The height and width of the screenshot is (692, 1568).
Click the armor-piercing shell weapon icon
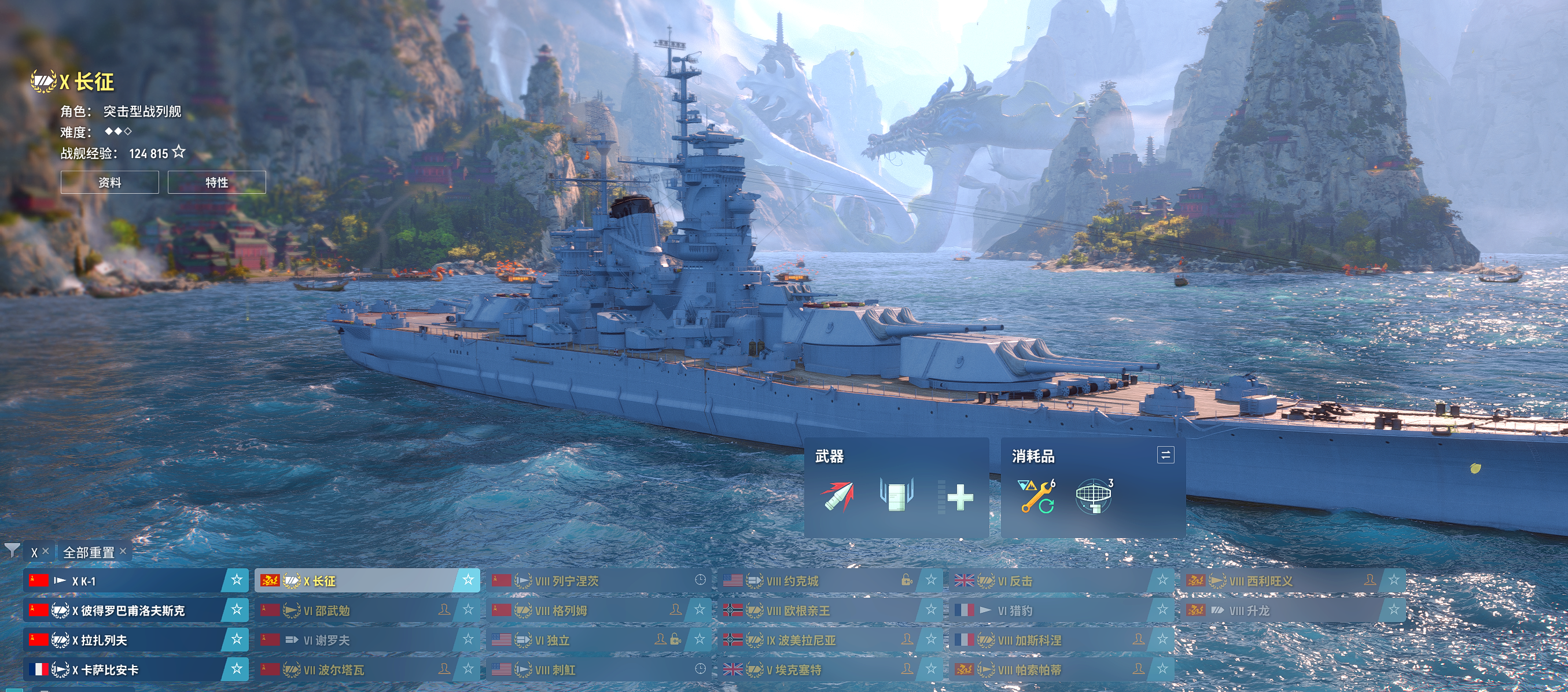pos(838,496)
